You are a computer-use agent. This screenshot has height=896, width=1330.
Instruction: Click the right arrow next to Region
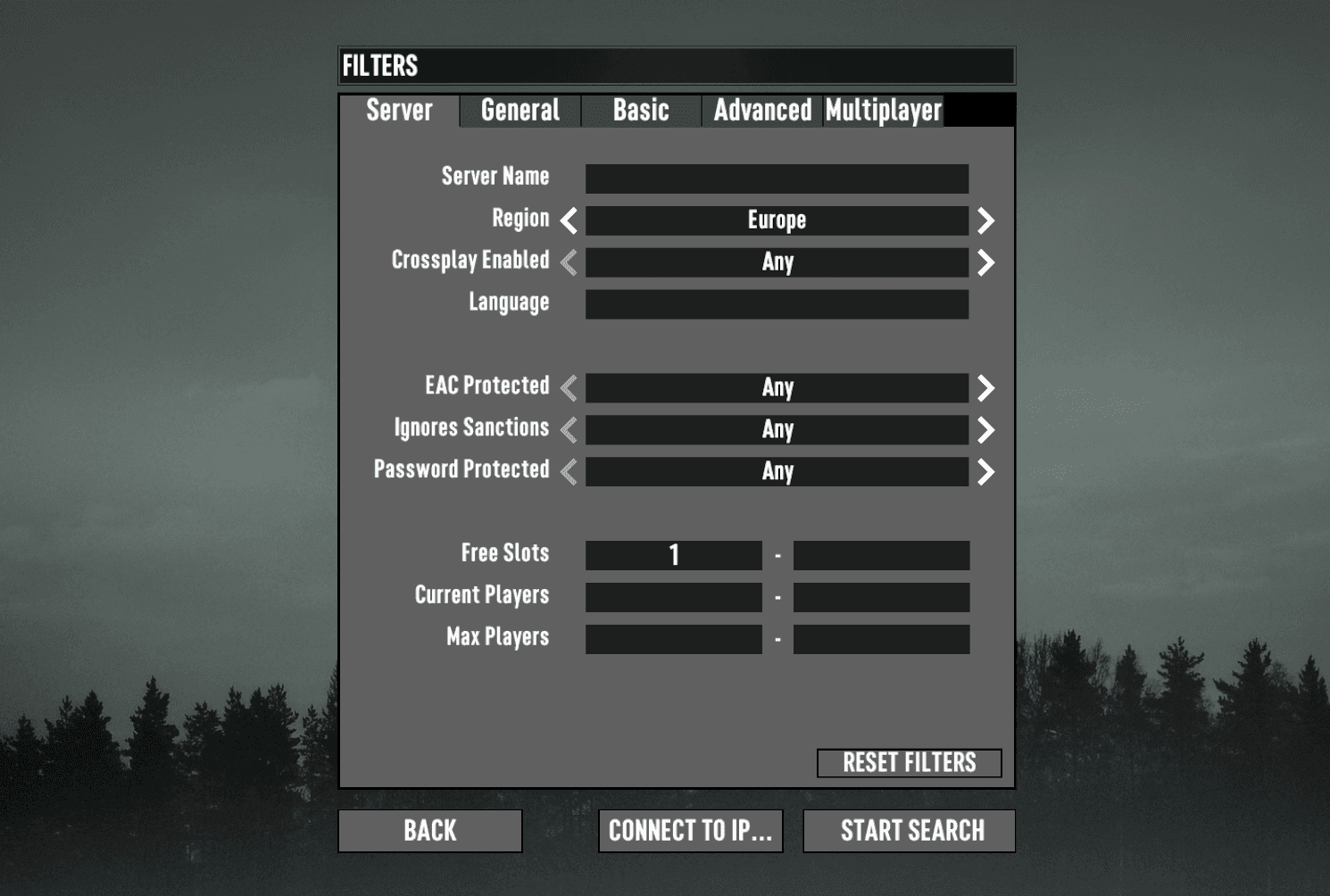985,220
